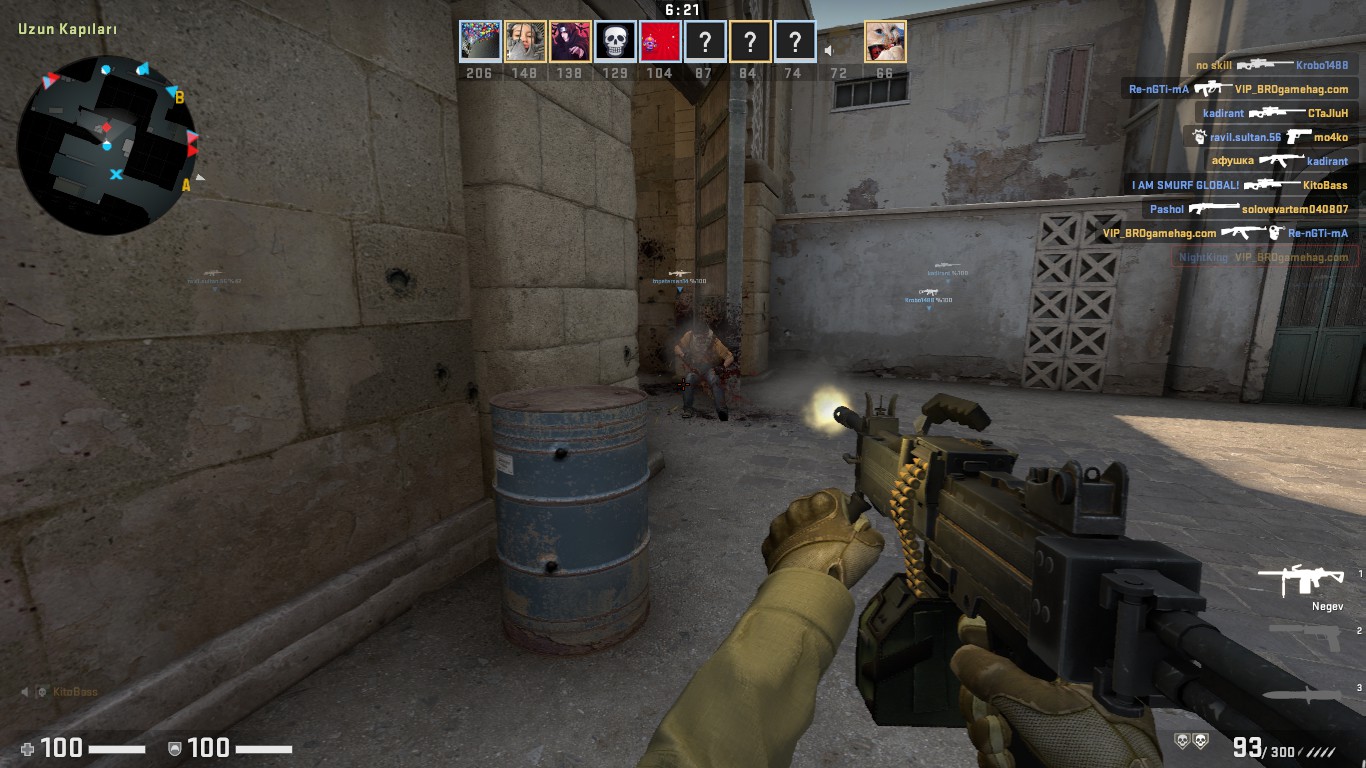Click the Pashol killed solovevartem040807 row
1366x768 pixels.
[x=1248, y=209]
